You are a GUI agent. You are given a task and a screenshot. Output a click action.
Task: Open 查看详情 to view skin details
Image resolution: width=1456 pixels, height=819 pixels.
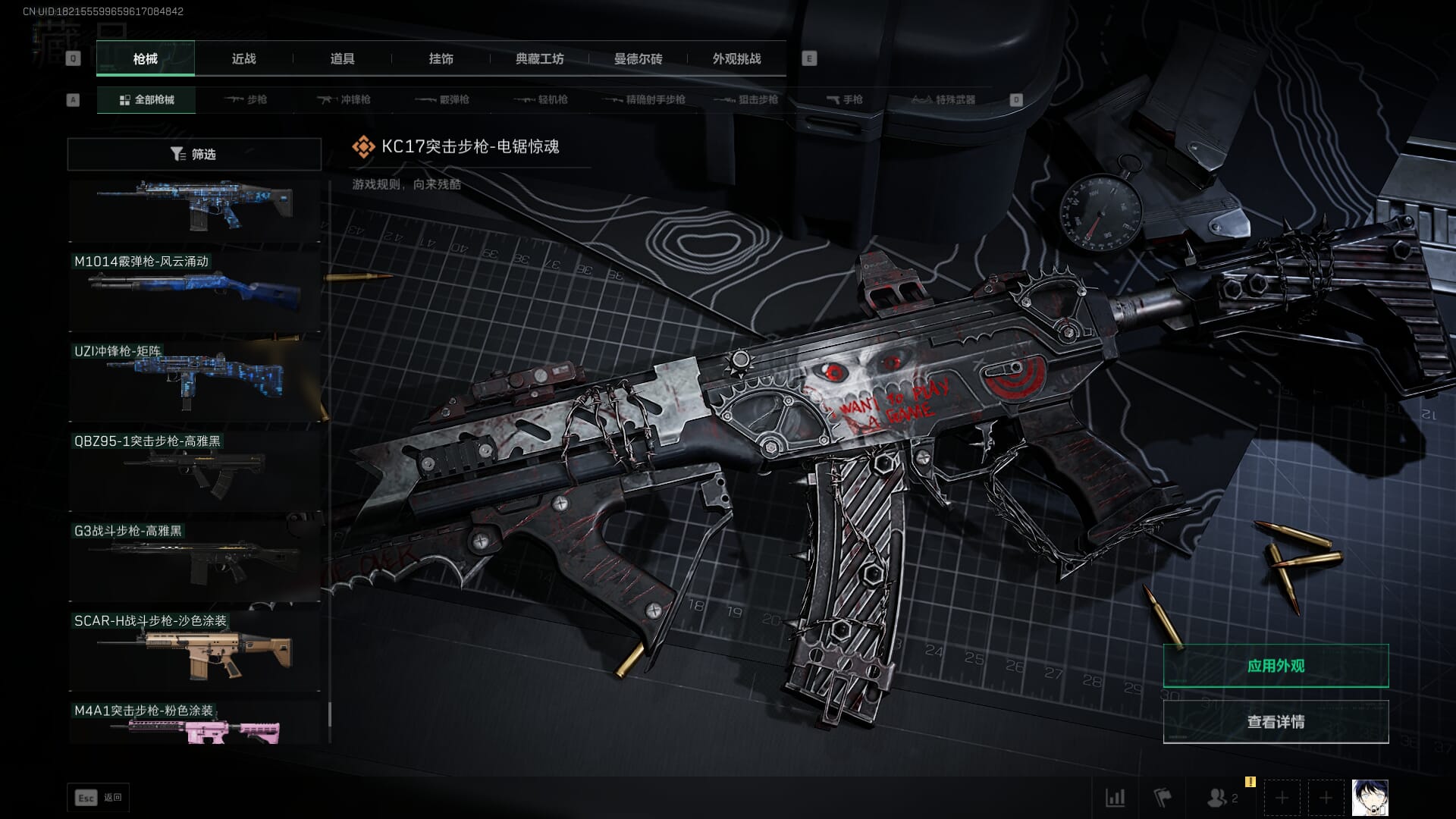tap(1276, 722)
